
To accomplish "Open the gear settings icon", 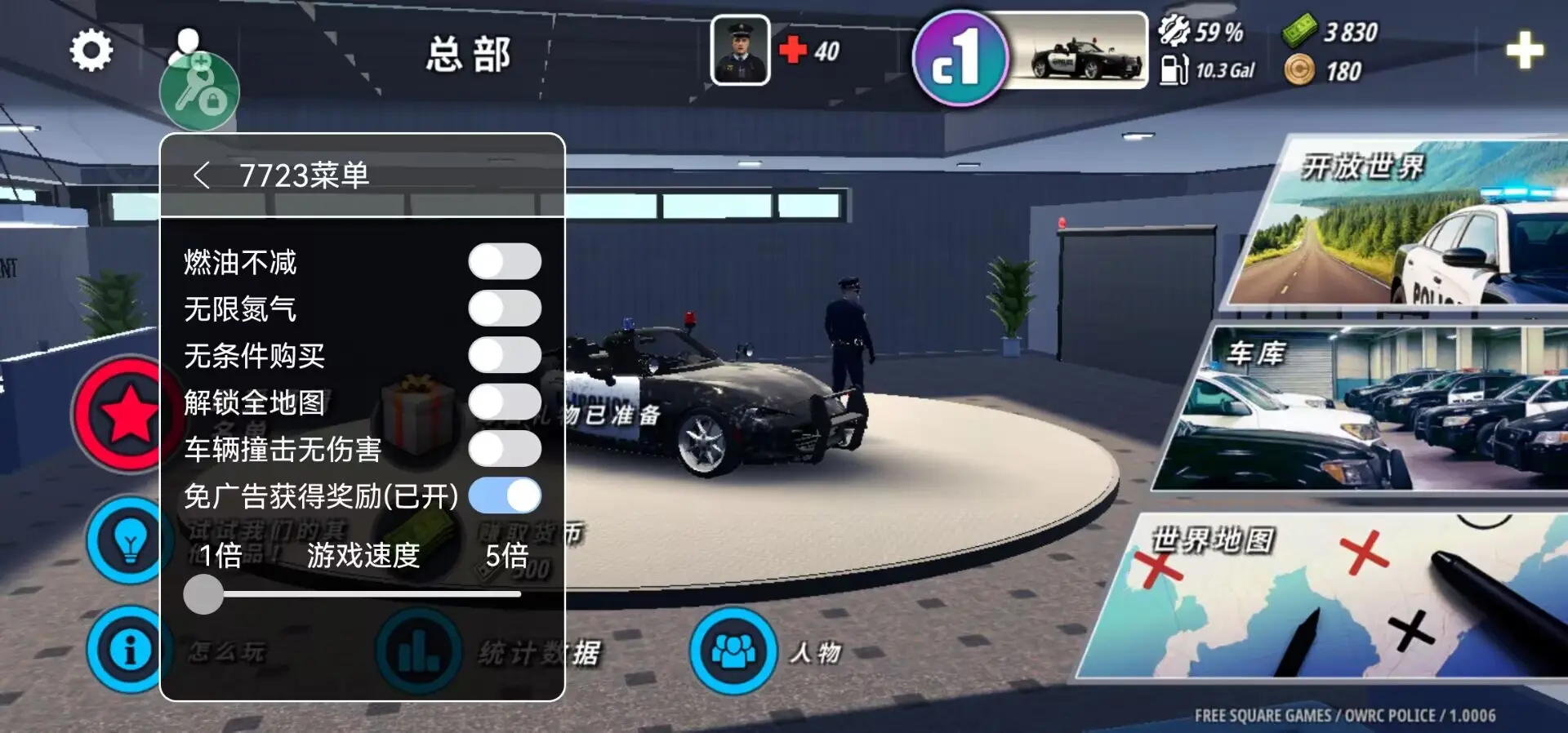I will point(91,51).
